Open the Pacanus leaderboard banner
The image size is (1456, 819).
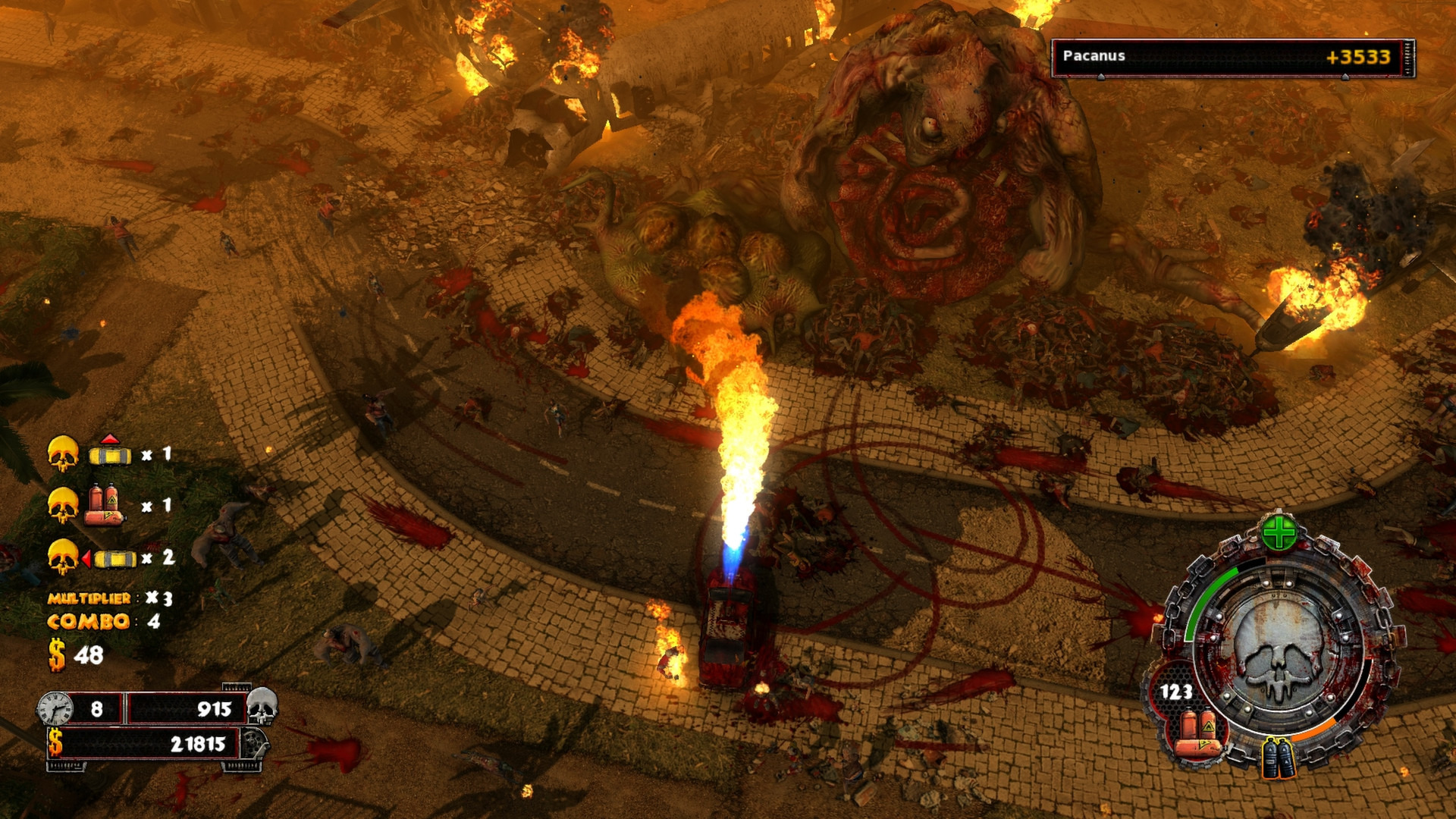point(1232,58)
